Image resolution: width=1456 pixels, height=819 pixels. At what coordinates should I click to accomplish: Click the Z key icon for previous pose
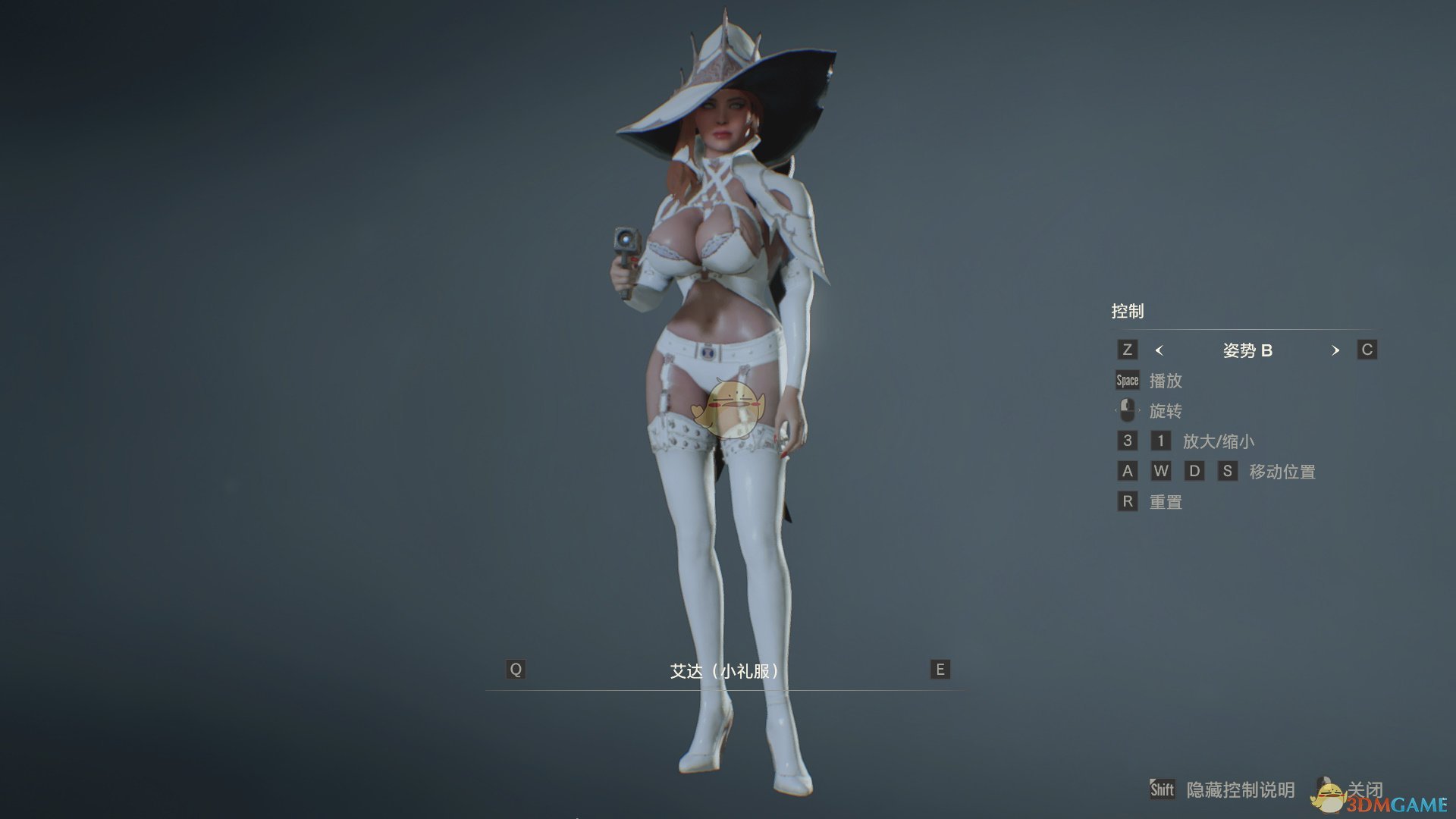(x=1128, y=350)
